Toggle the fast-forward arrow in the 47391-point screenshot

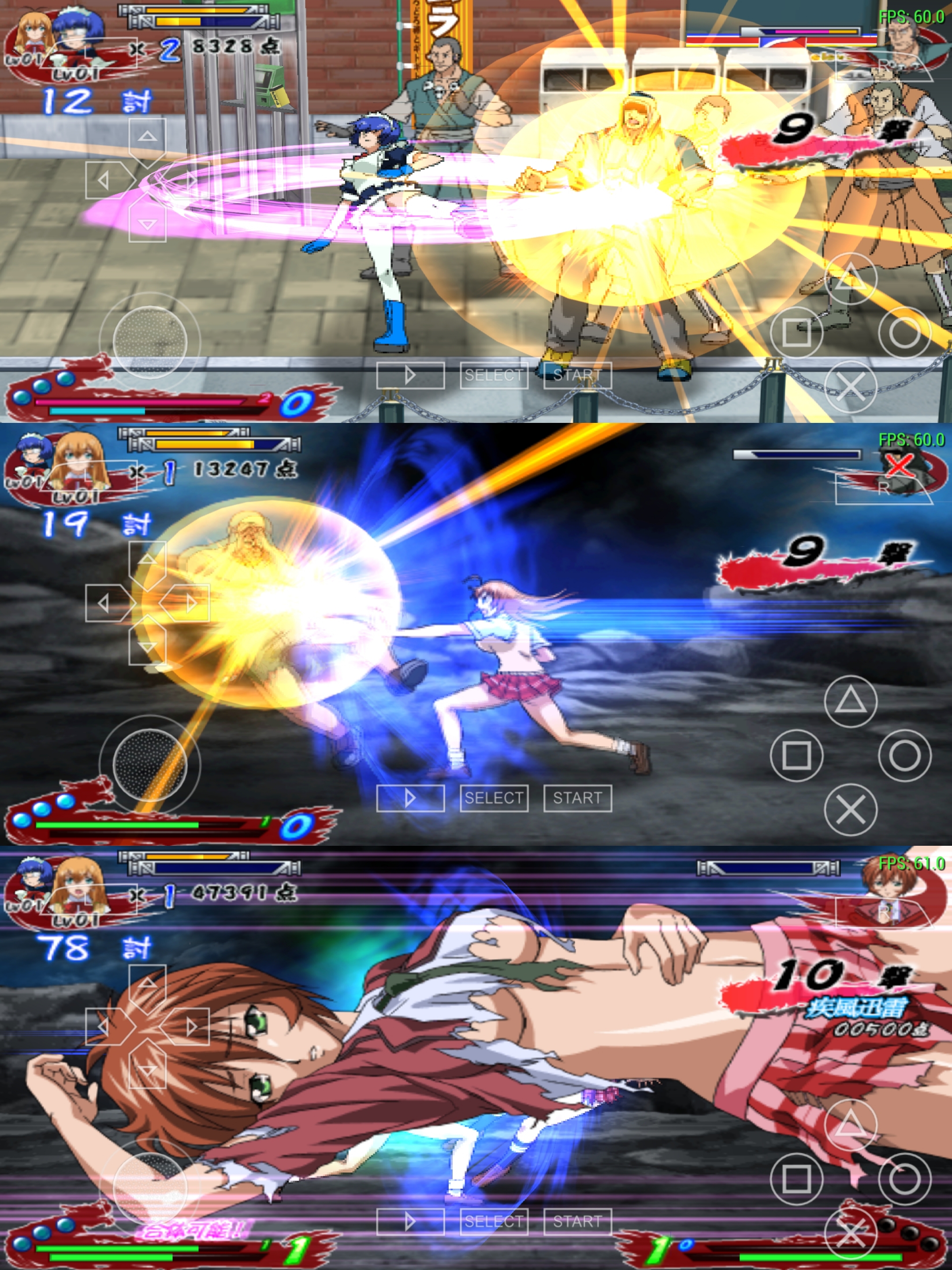pyautogui.click(x=410, y=1221)
